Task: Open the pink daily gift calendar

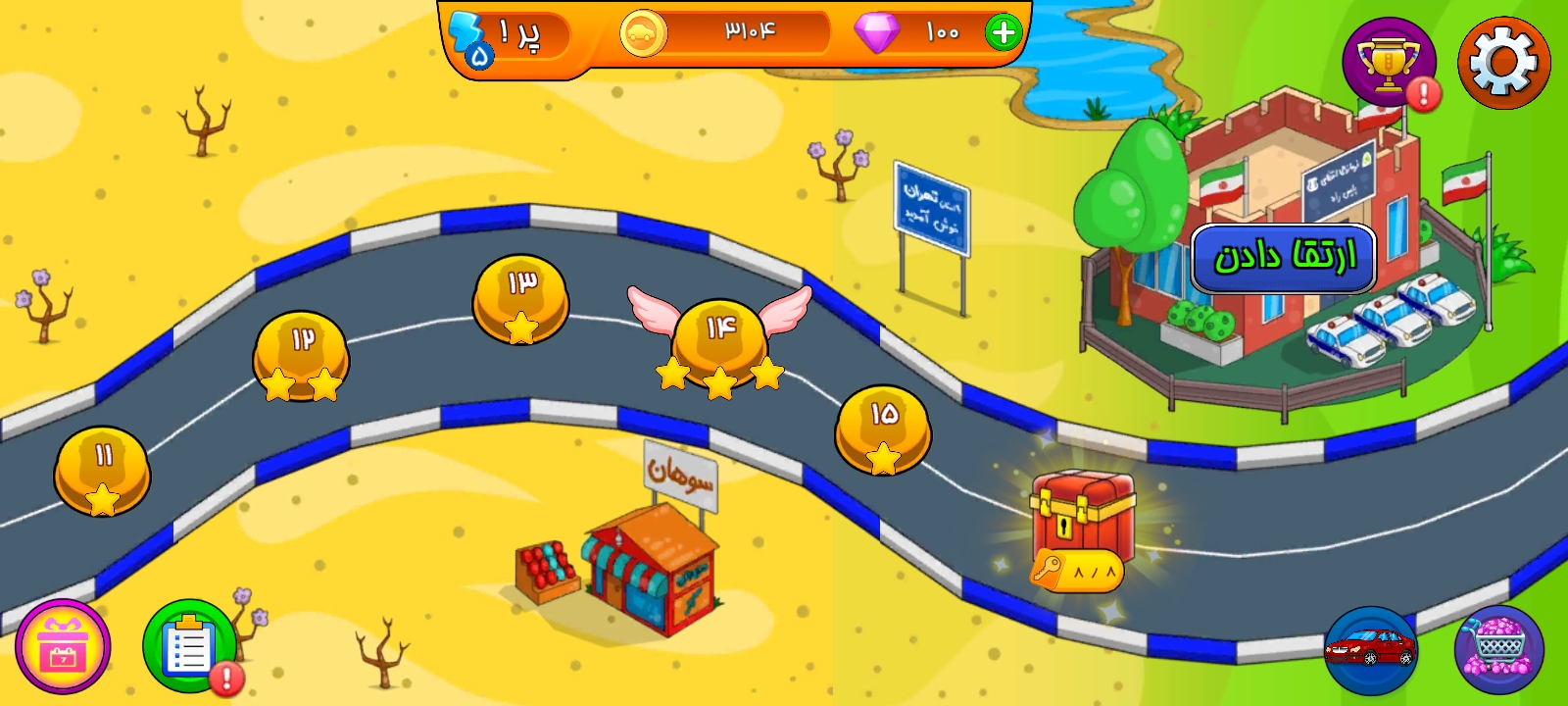Action: tap(63, 647)
